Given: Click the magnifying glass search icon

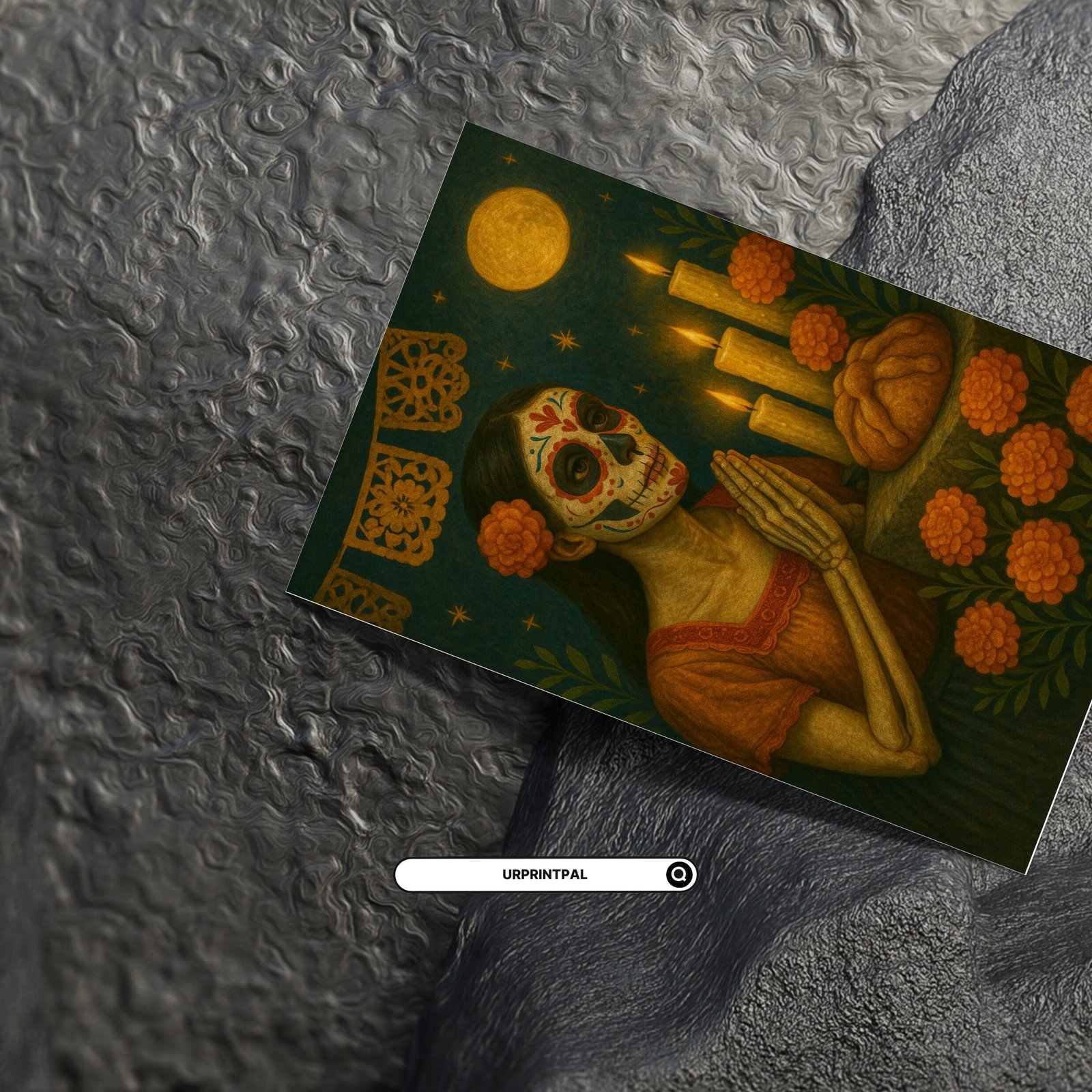Looking at the screenshot, I should (x=679, y=874).
